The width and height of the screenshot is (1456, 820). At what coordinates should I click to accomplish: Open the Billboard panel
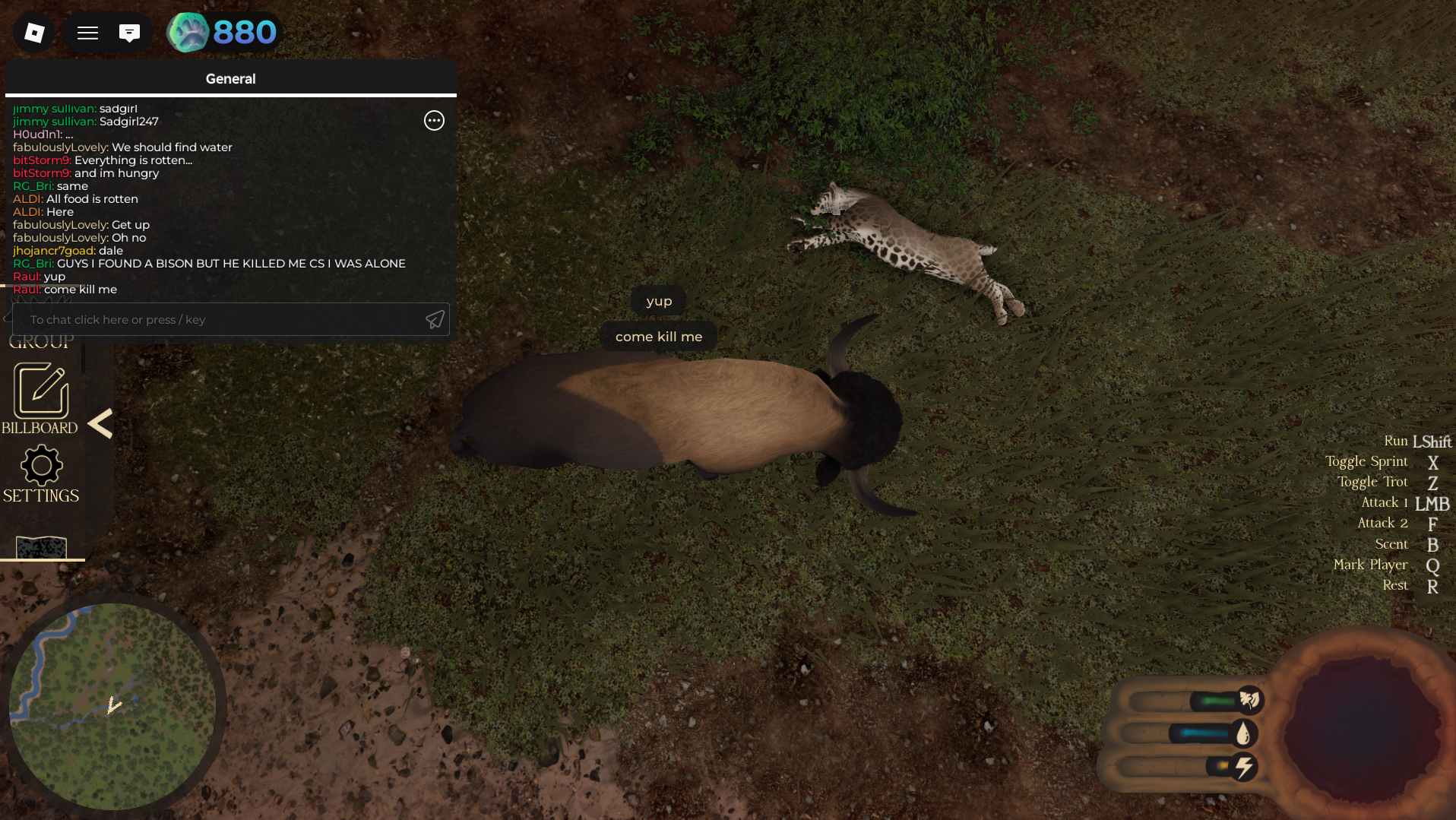click(41, 399)
